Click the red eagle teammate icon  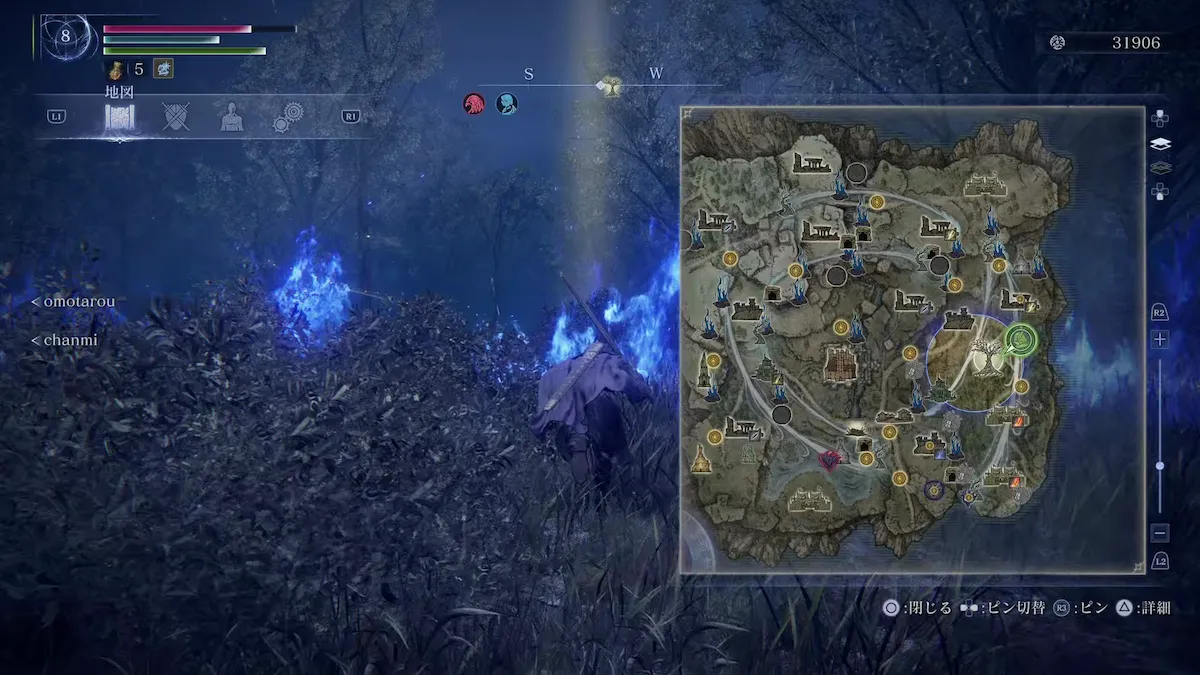(474, 103)
